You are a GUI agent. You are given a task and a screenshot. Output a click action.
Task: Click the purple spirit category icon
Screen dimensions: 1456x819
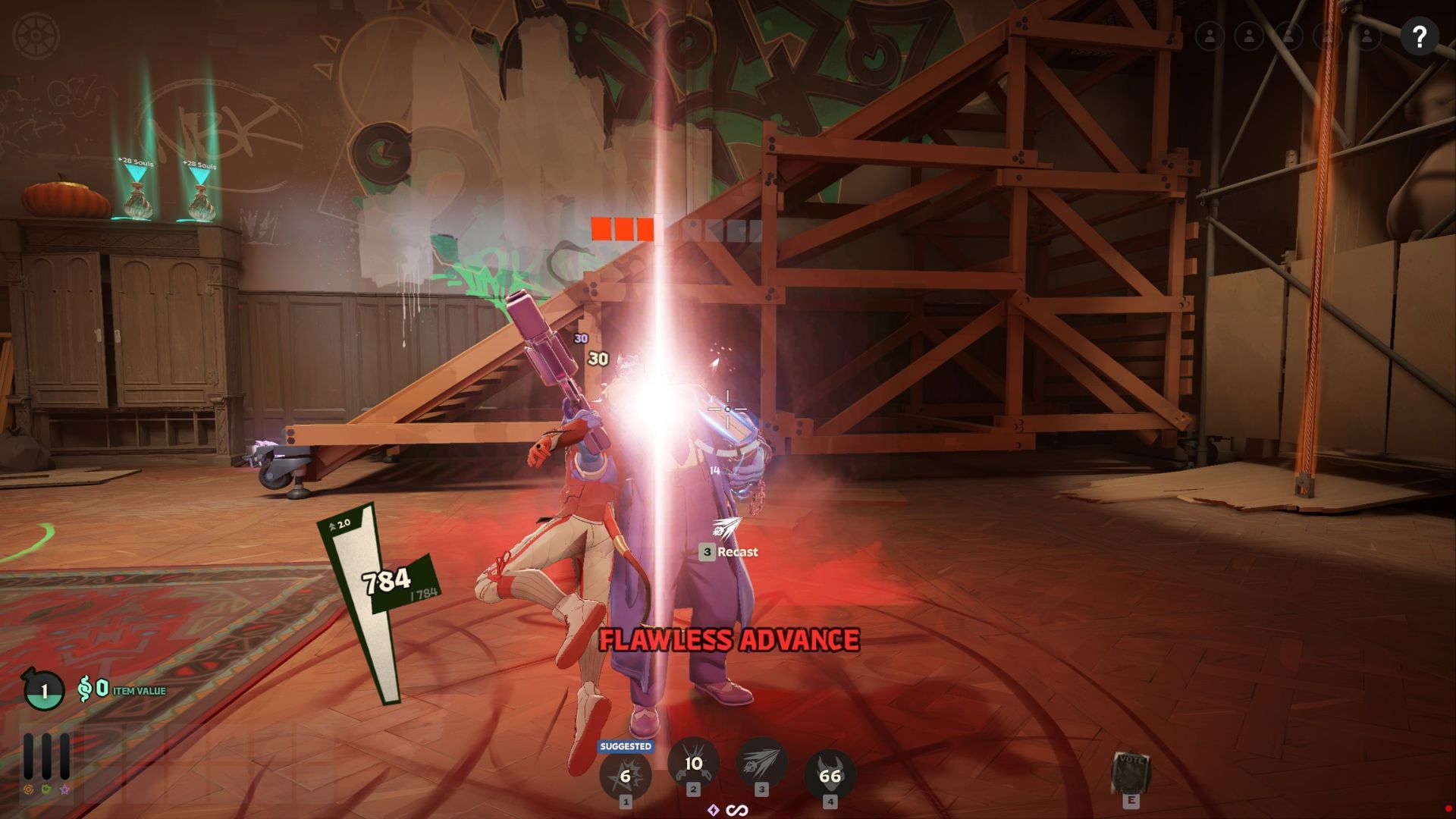tap(64, 789)
